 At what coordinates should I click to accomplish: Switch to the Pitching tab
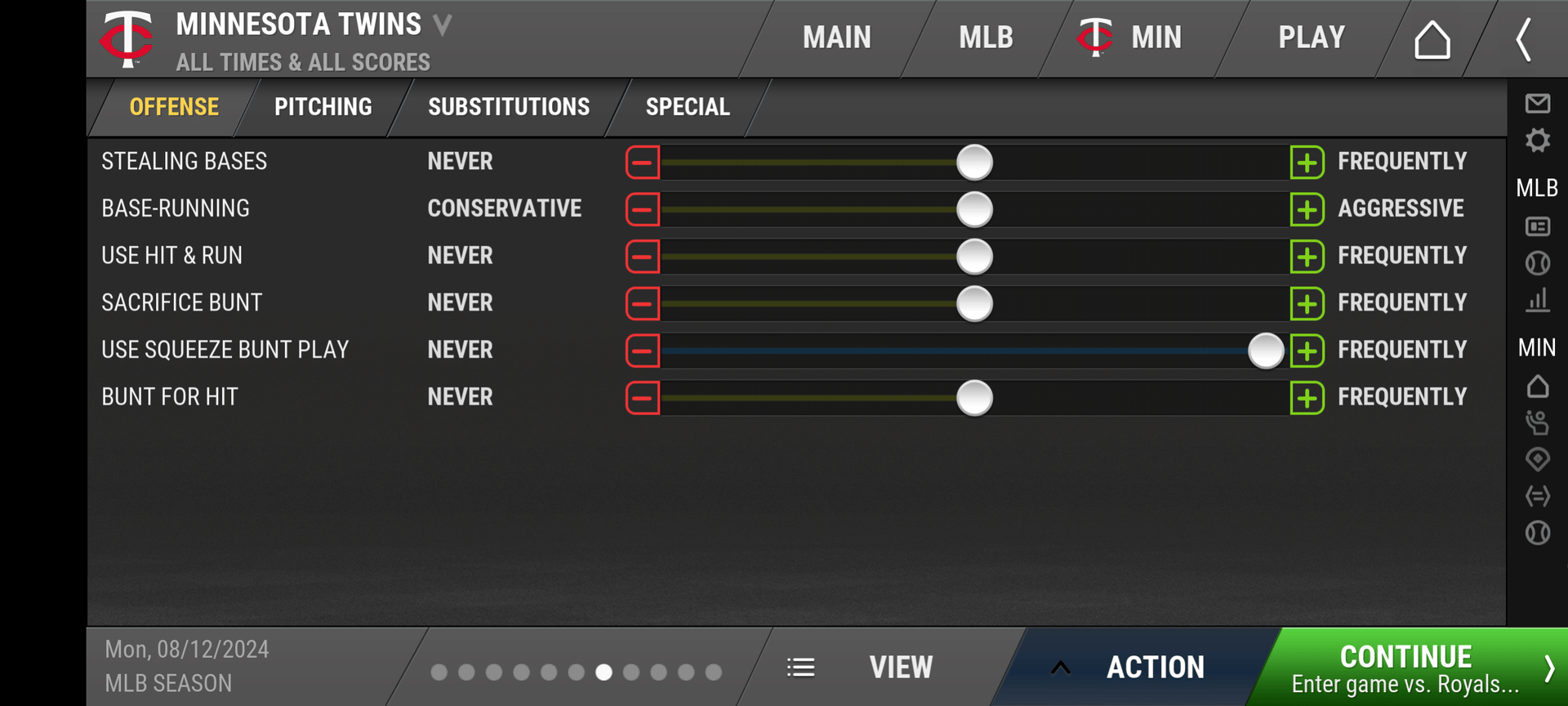pos(323,107)
